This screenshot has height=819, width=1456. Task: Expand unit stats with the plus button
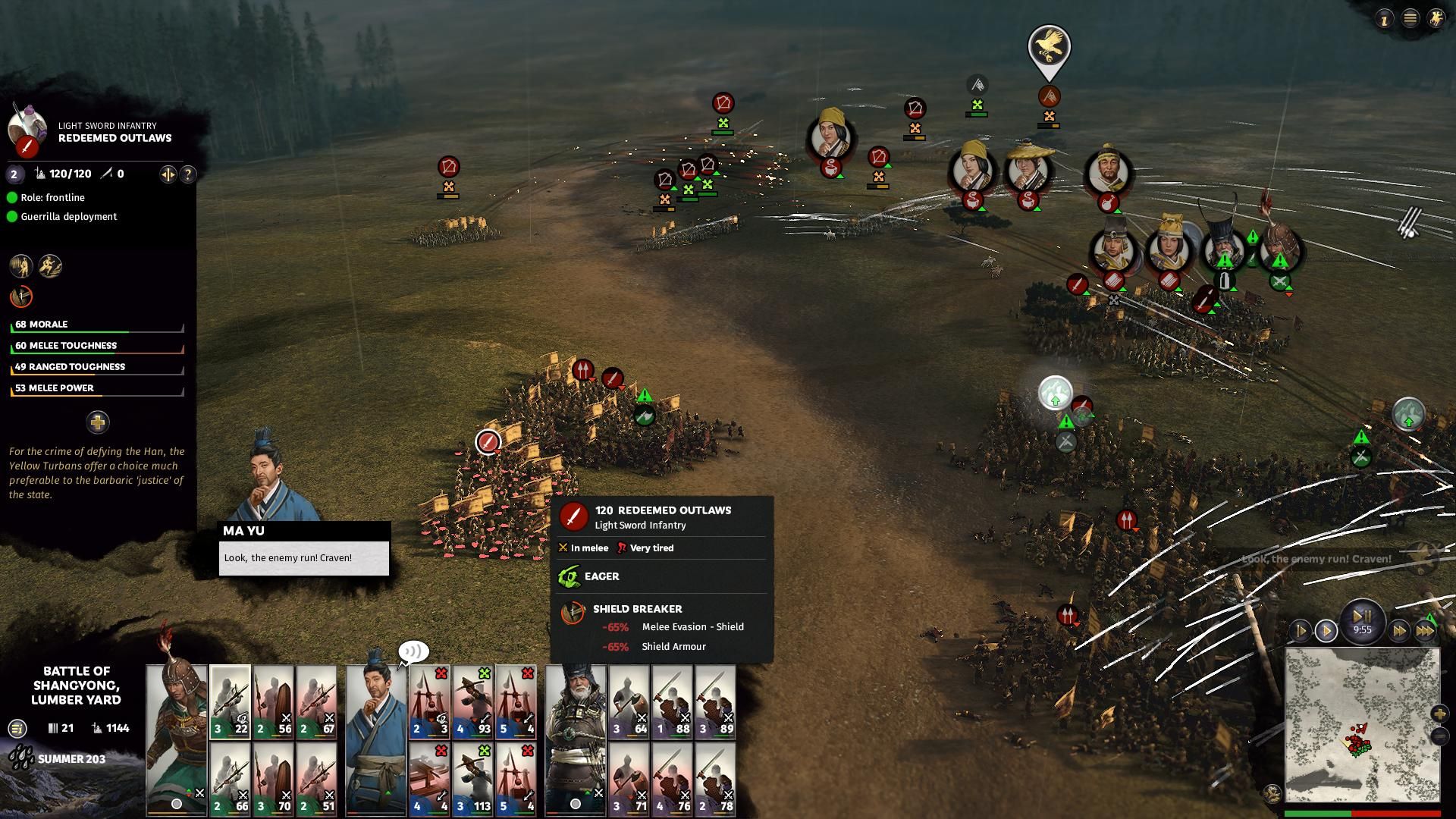click(98, 422)
